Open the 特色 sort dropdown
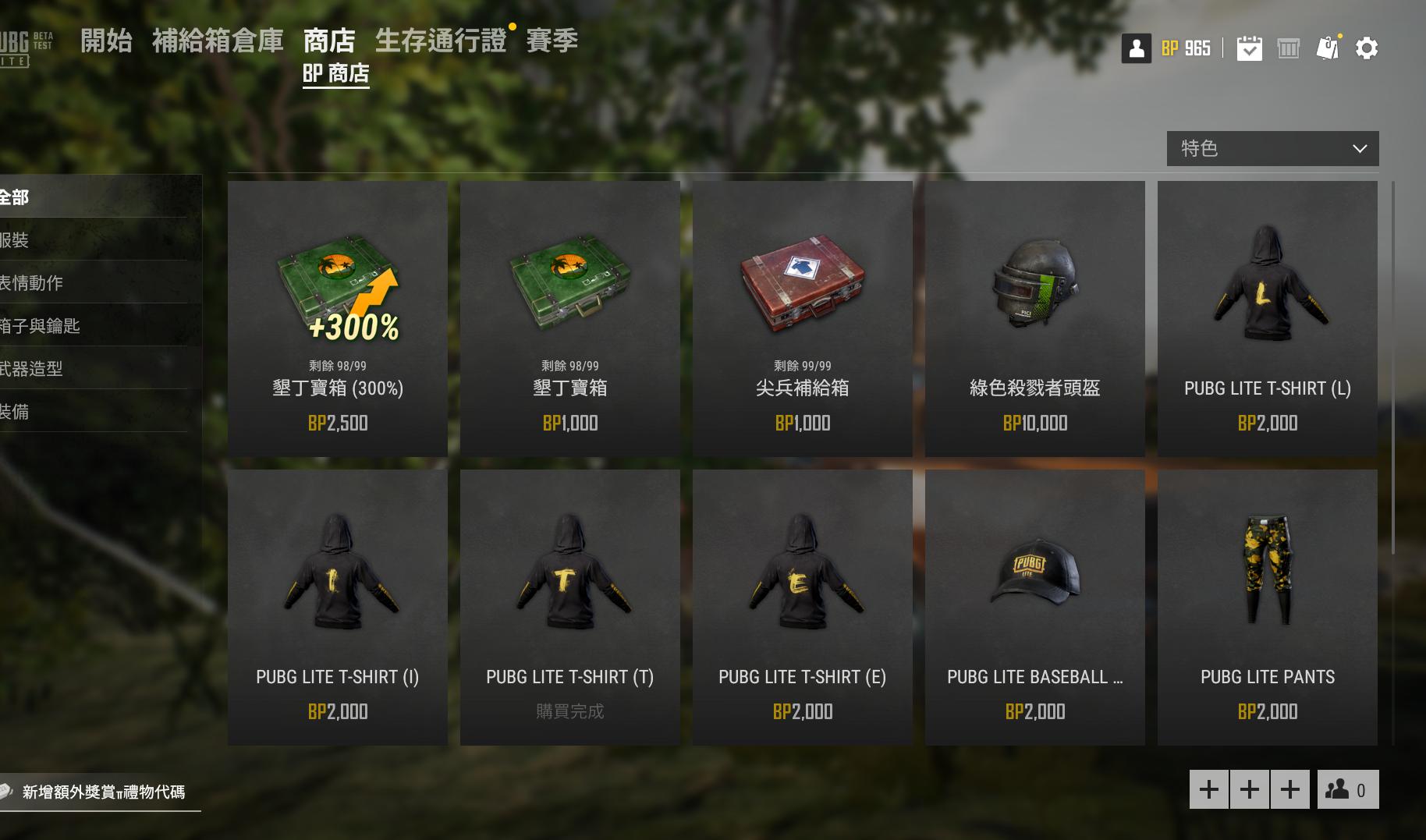The image size is (1426, 840). point(1272,147)
